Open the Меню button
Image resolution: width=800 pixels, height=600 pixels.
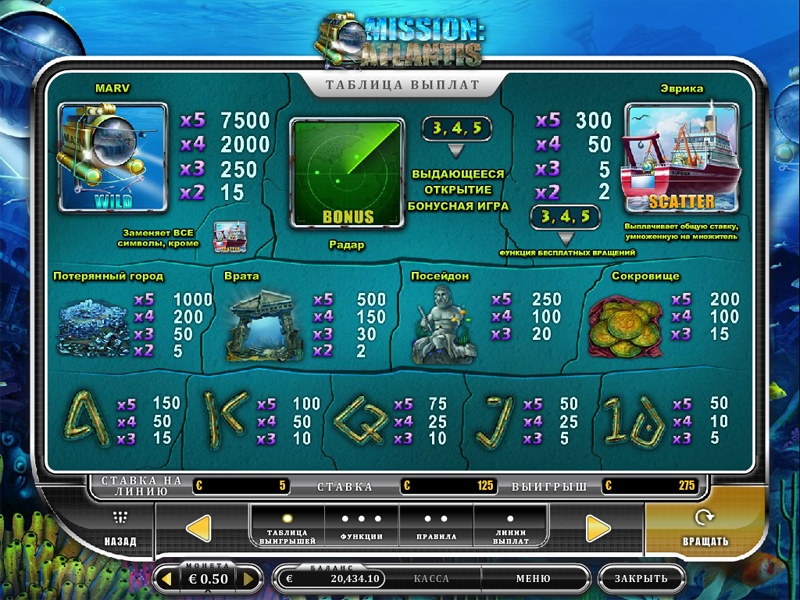coord(533,578)
